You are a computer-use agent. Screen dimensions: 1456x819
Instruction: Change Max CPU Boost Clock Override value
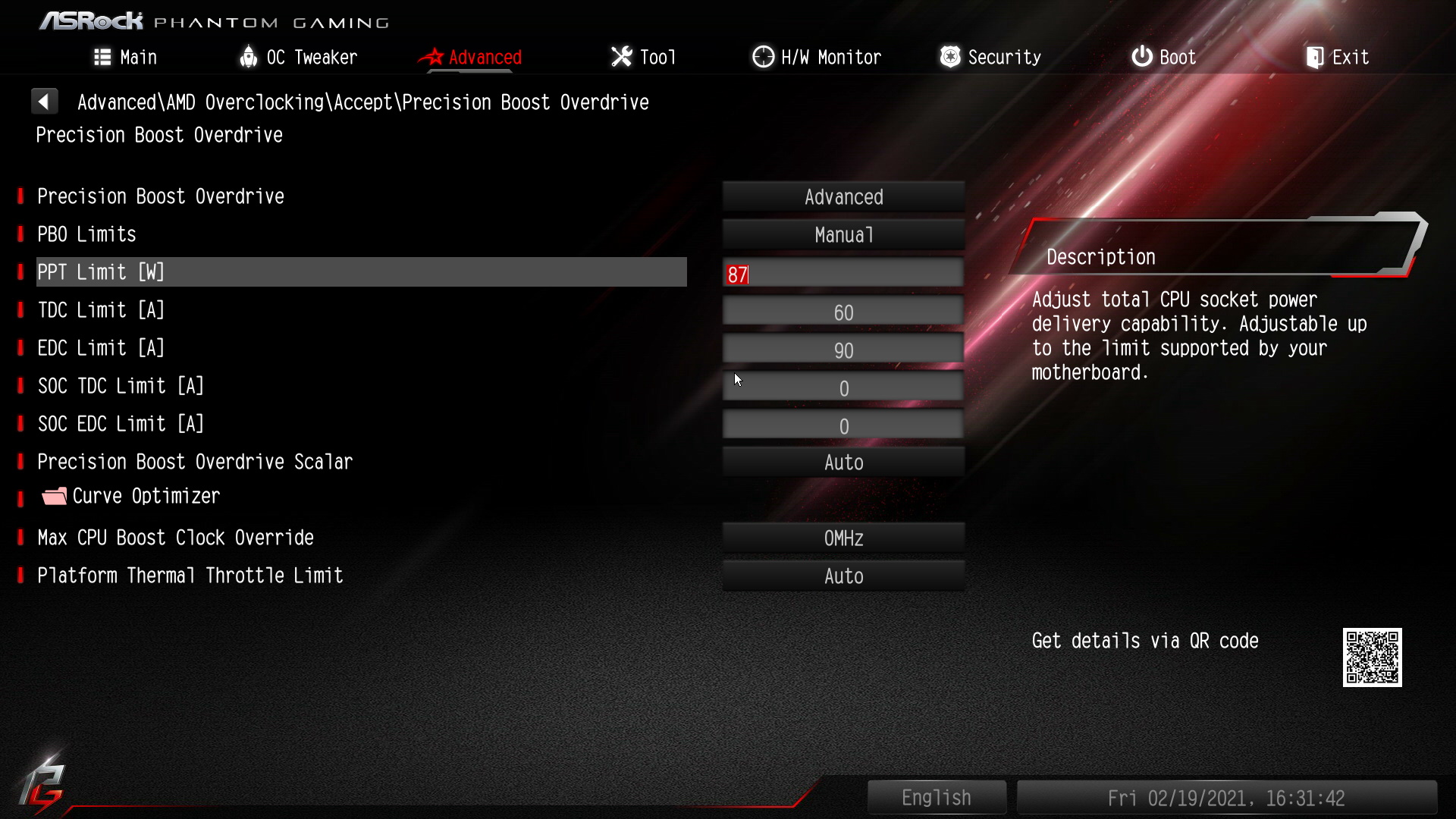[843, 538]
